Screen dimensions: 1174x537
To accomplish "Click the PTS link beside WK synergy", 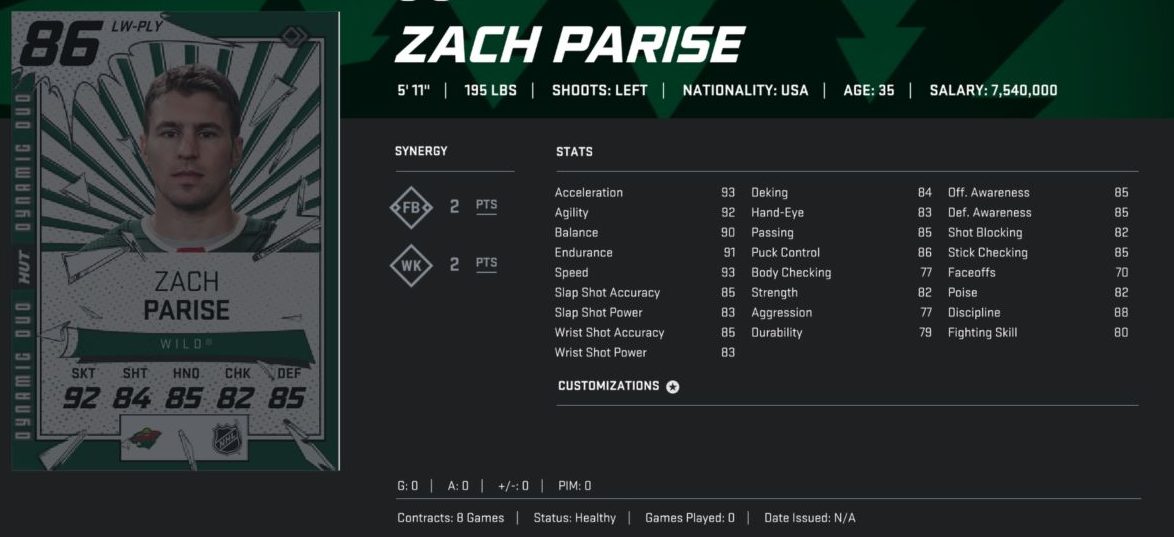I will (x=486, y=264).
